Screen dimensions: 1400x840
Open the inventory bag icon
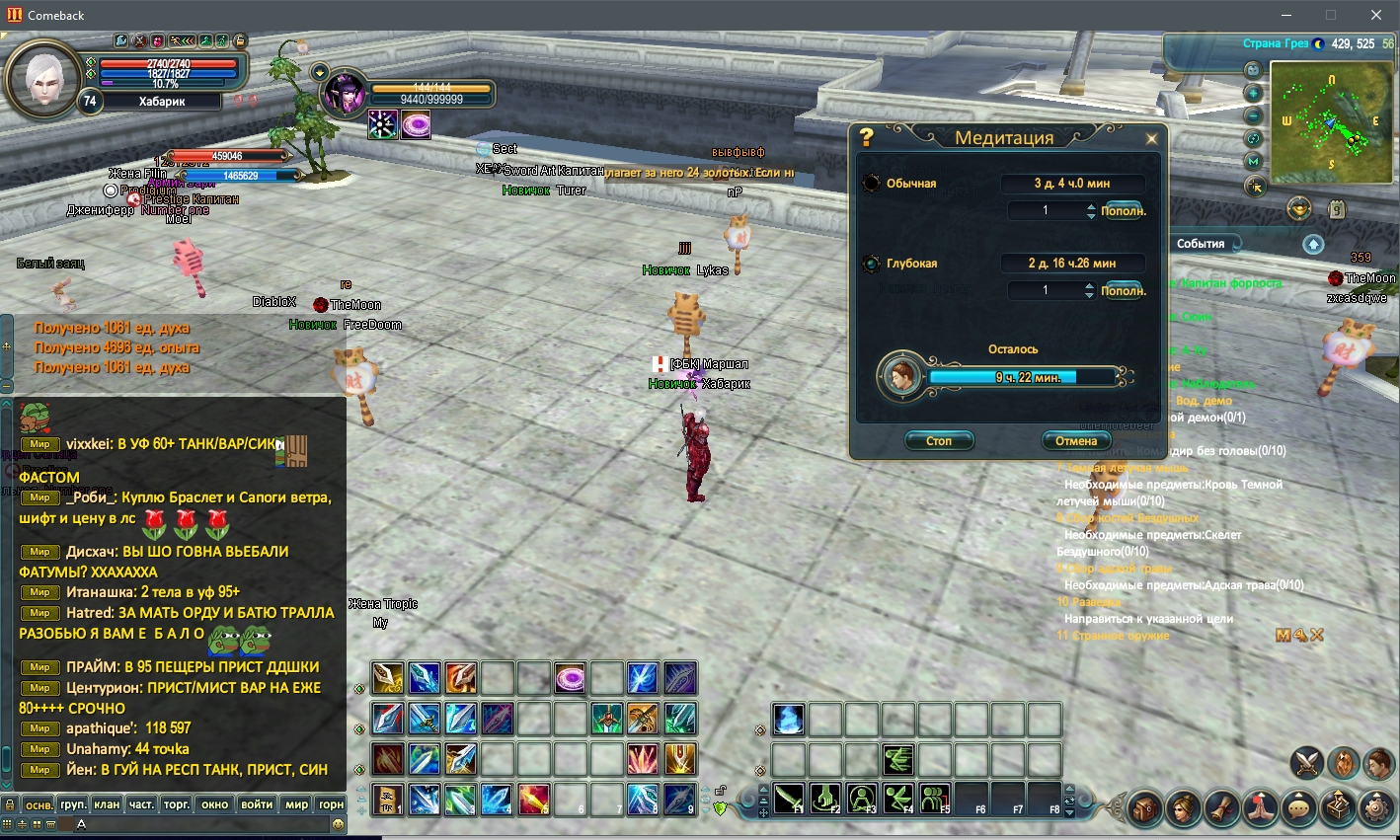click(x=1145, y=808)
